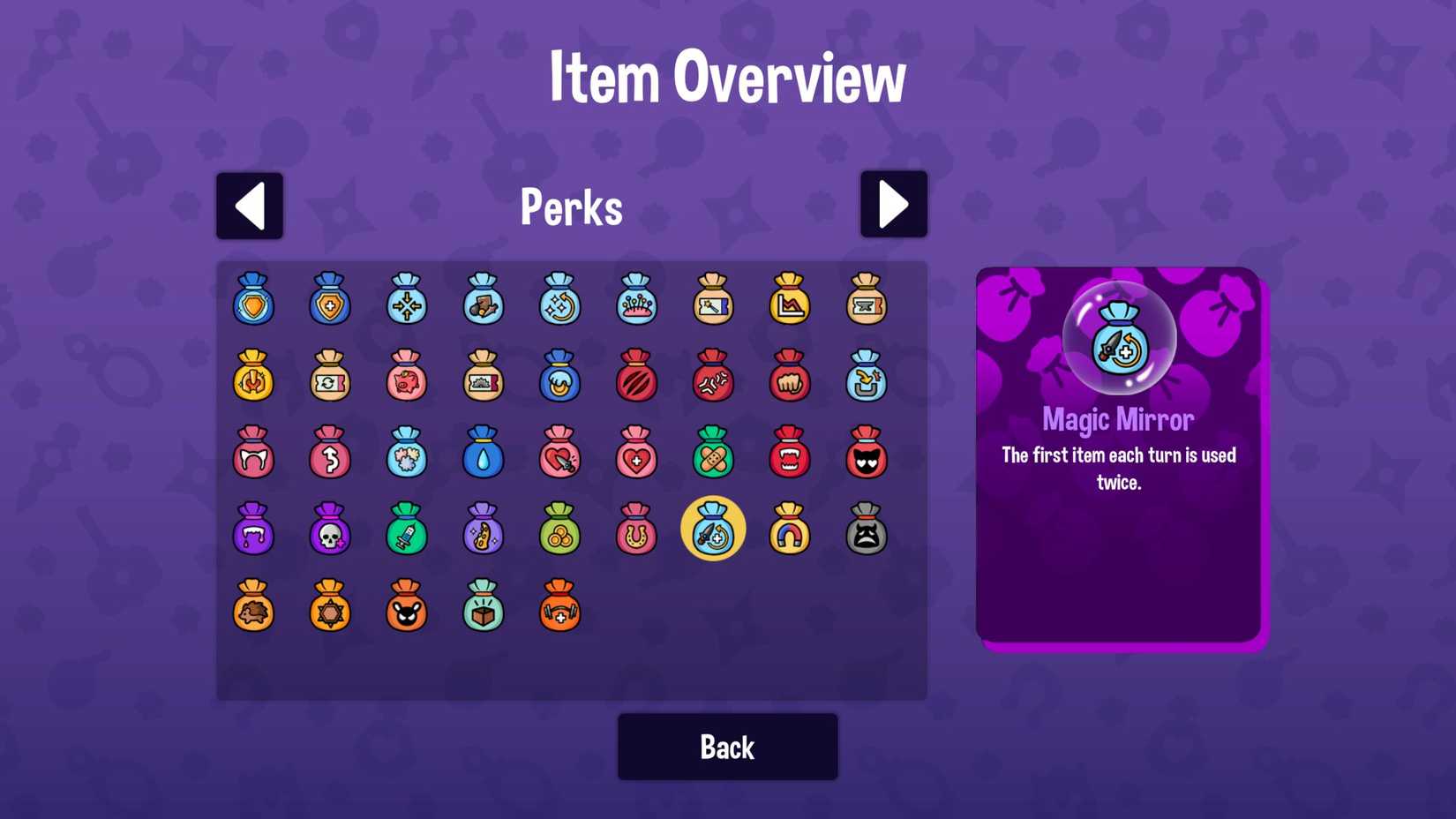The height and width of the screenshot is (819, 1456).
Task: Select the purple skull perk
Action: pos(330,532)
